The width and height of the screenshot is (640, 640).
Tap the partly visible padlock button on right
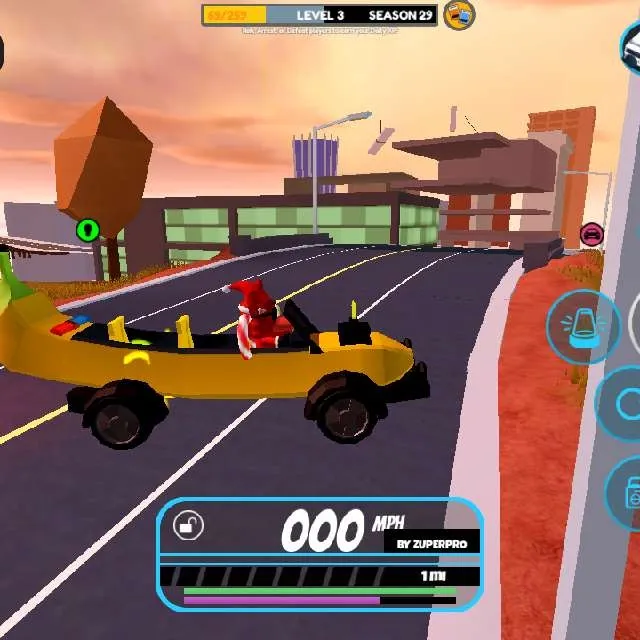tap(626, 494)
